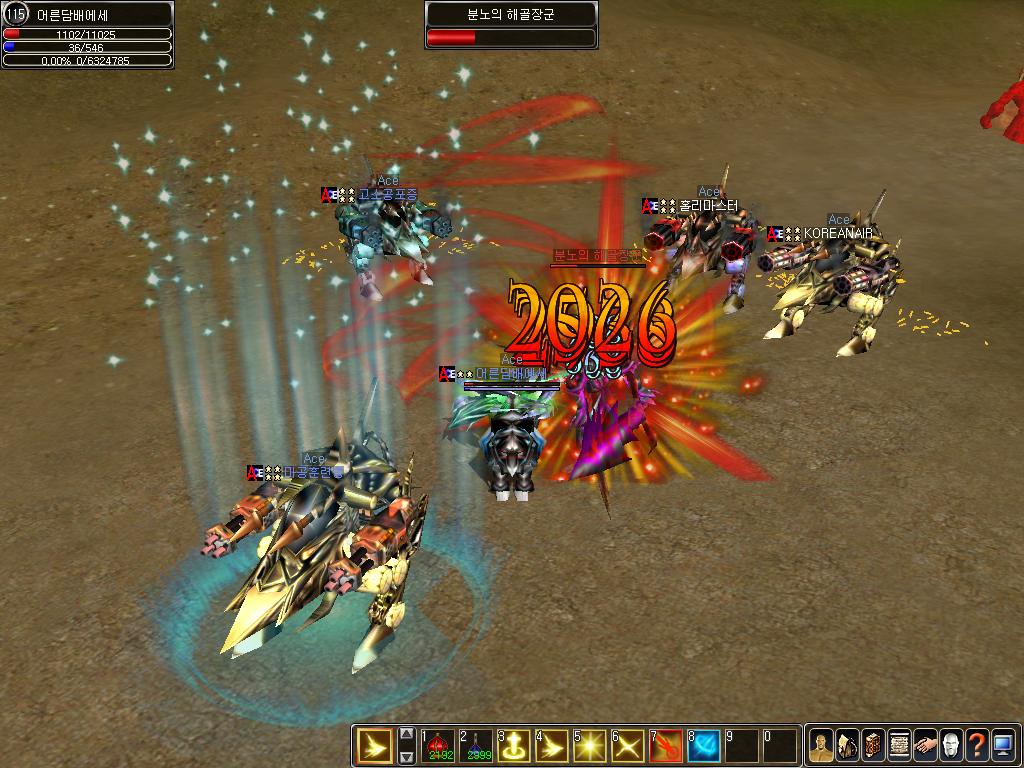Open the character portrait menu button

822,746
